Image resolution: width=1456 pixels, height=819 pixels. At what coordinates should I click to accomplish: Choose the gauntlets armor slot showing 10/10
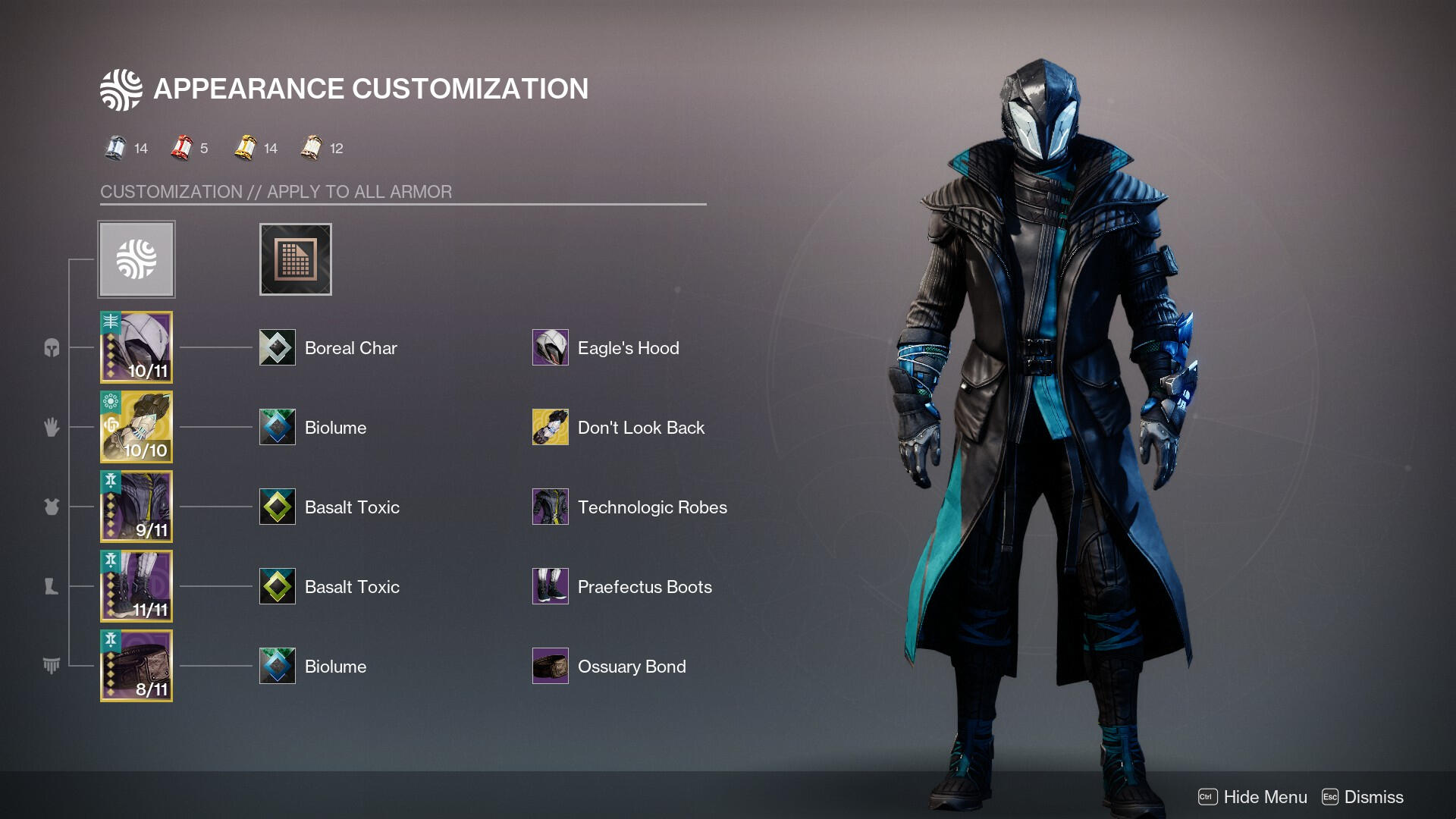tap(136, 427)
